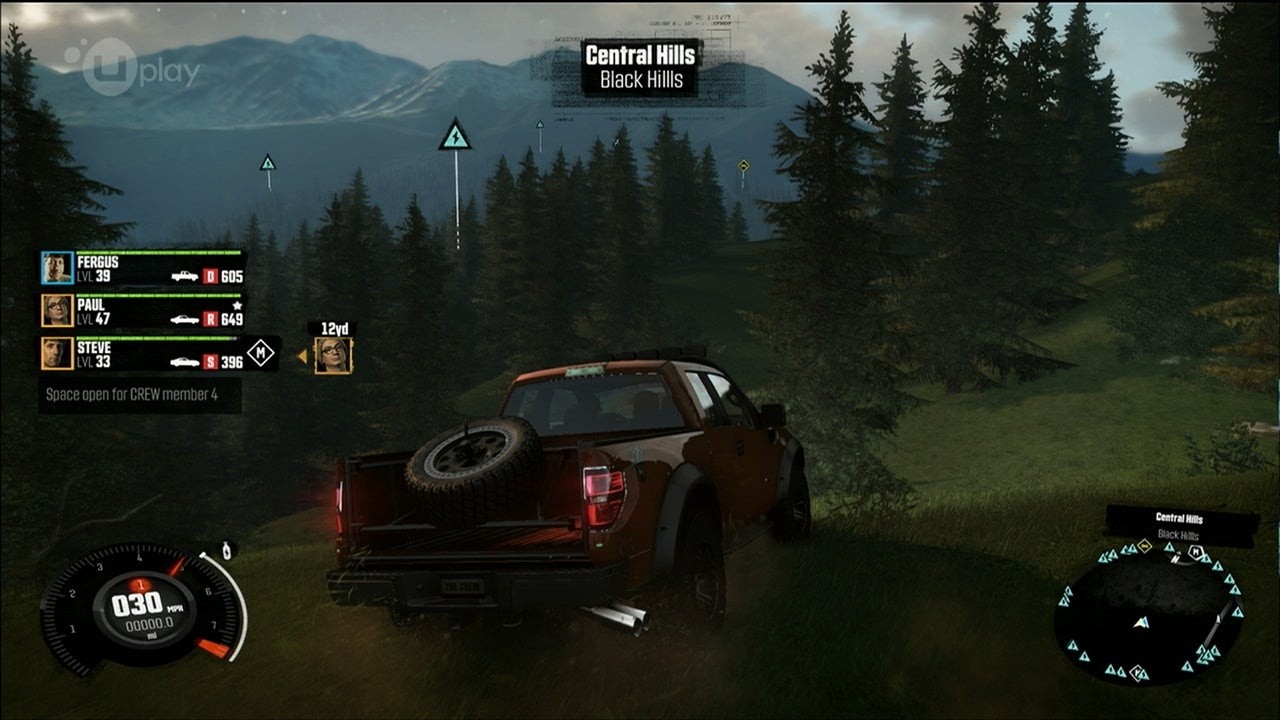The height and width of the screenshot is (720, 1280).
Task: Click the nearby crew member portrait marker
Action: click(x=333, y=355)
